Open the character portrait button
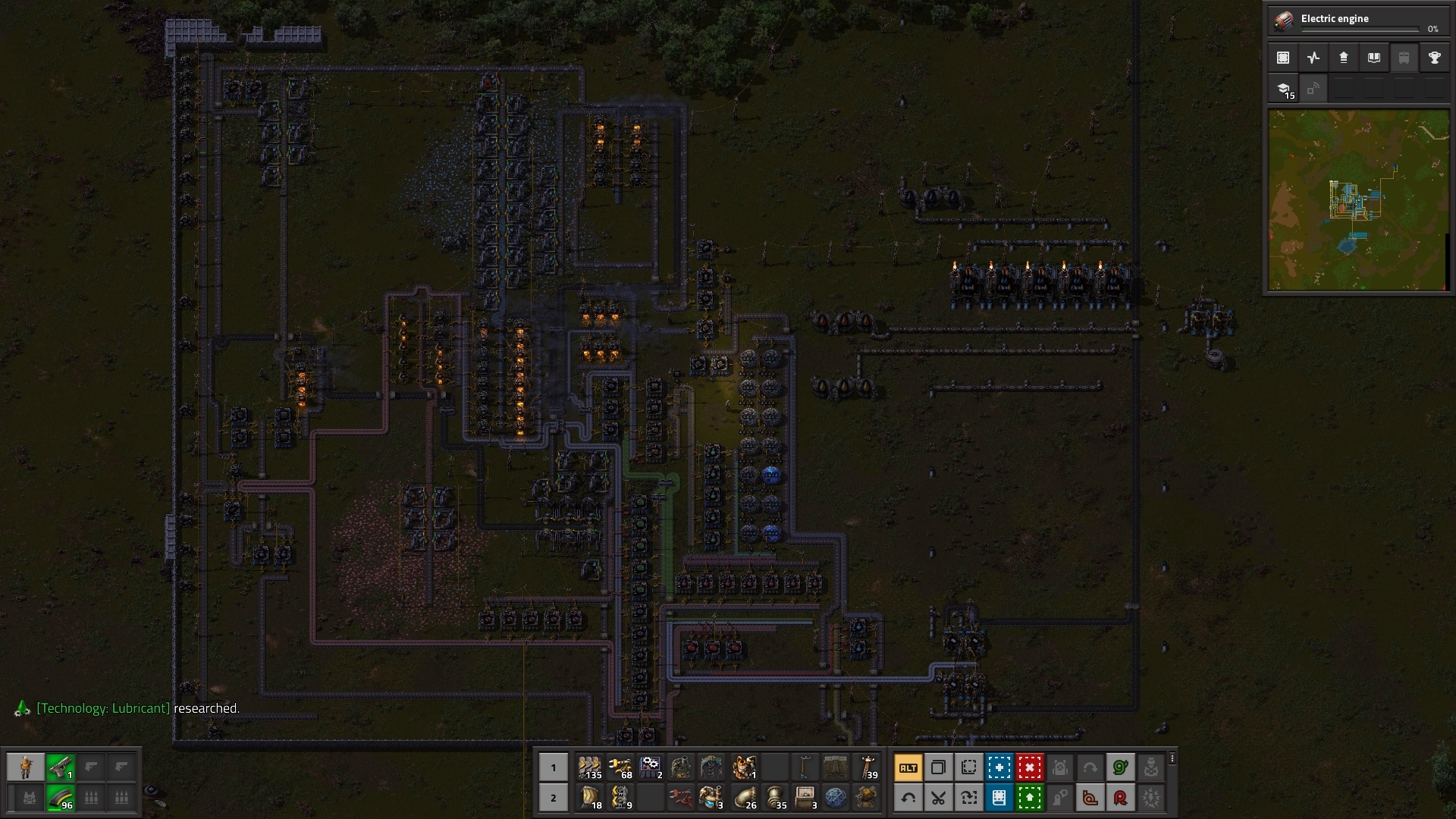Image resolution: width=1456 pixels, height=819 pixels. tap(26, 767)
